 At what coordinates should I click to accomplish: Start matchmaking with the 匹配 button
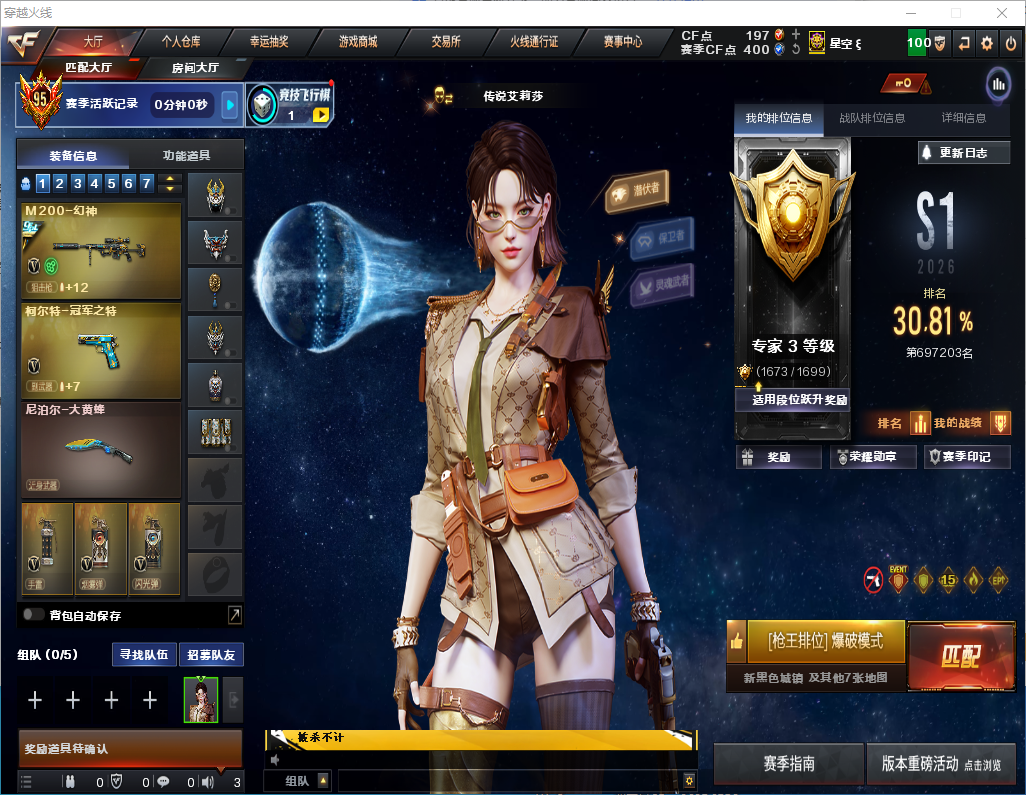pos(960,657)
